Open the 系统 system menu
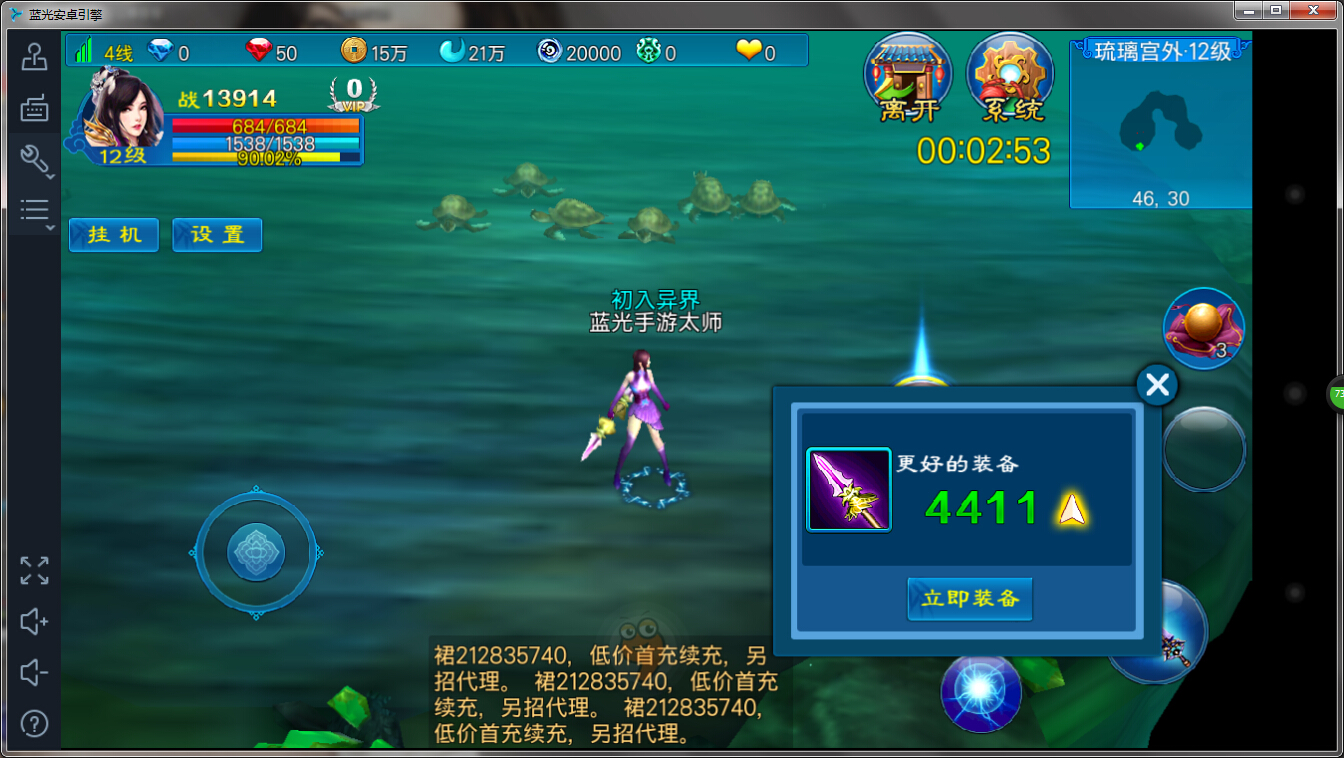Viewport: 1344px width, 758px height. coord(1010,79)
